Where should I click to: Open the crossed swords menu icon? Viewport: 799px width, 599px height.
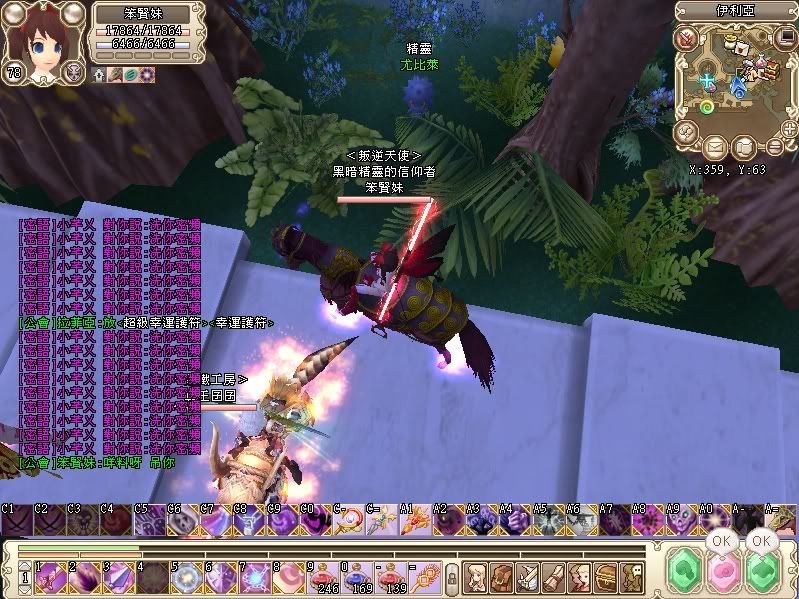coord(529,576)
